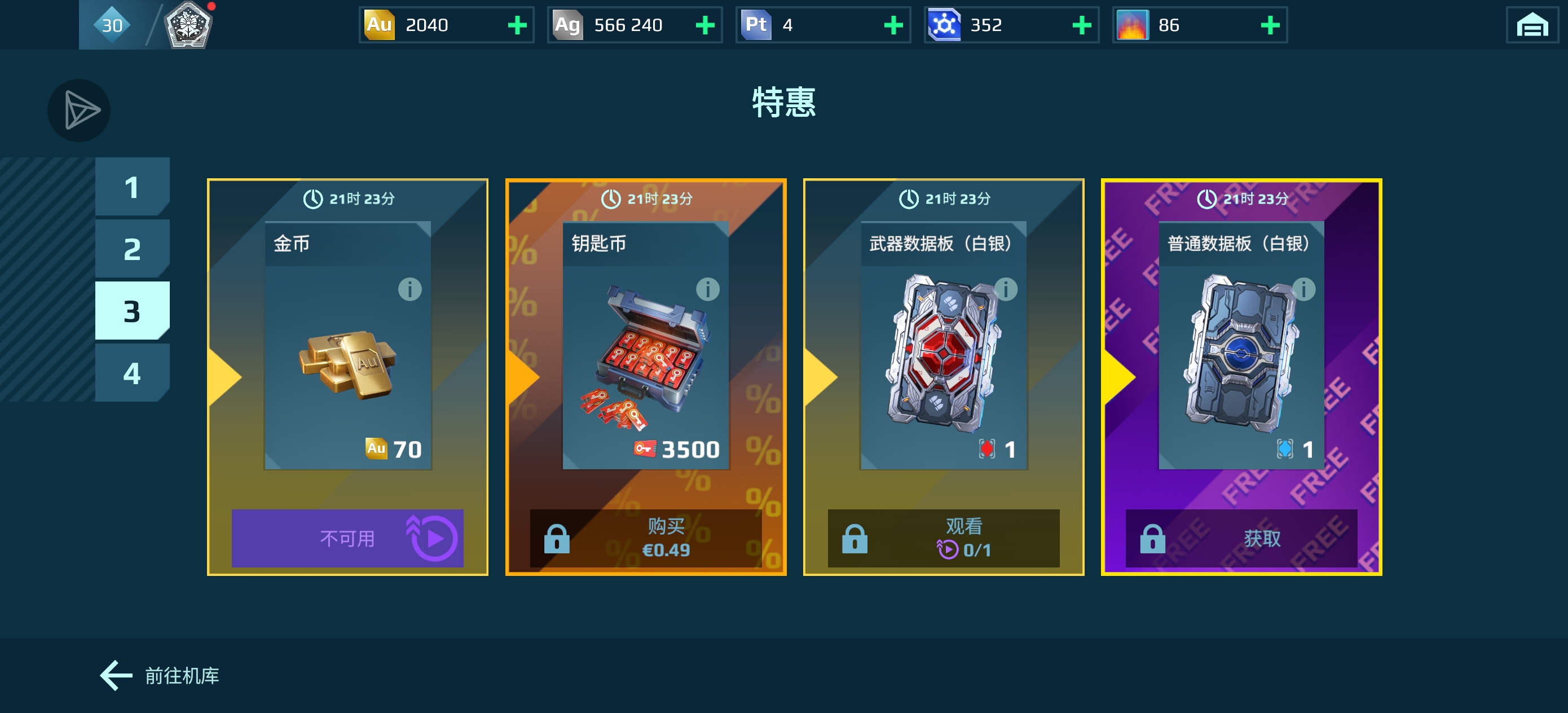This screenshot has width=1568, height=713.
Task: Go back via 前往机库 link
Action: click(x=160, y=675)
